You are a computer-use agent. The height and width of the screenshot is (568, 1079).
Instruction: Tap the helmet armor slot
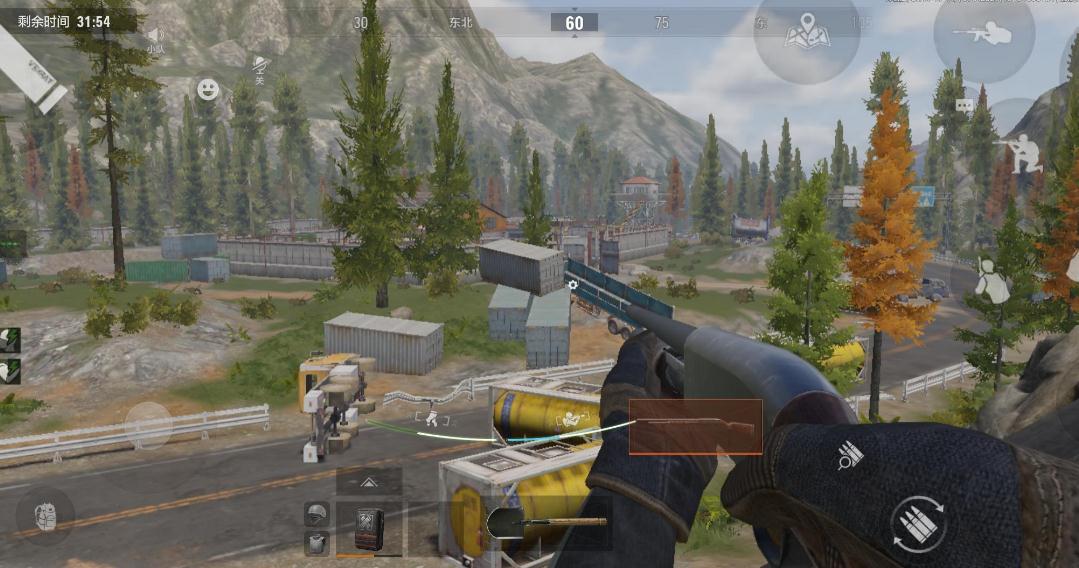[316, 515]
